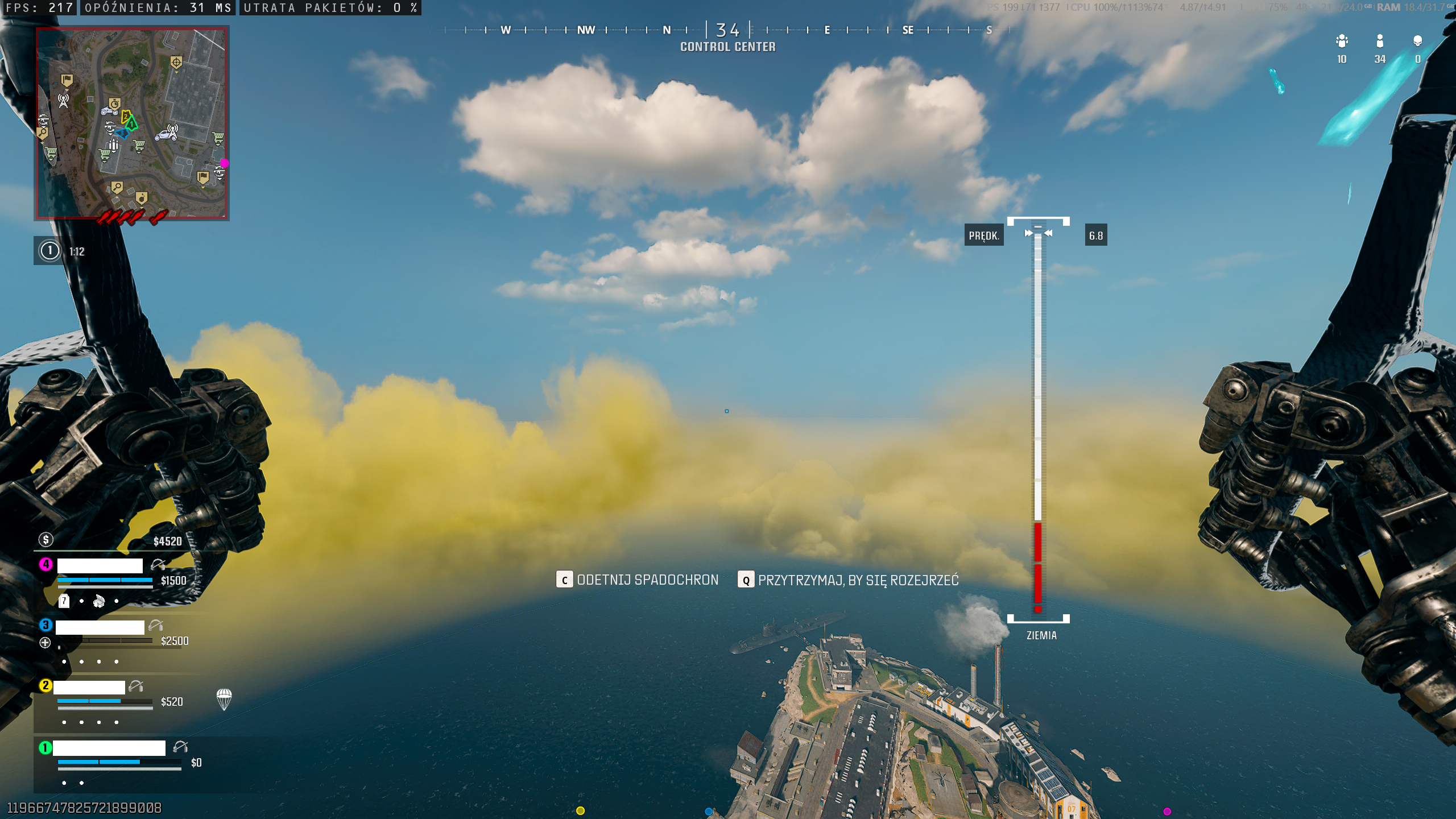Click the magenta number 4 squad list badge
Viewport: 1456px width, 819px height.
click(x=45, y=564)
